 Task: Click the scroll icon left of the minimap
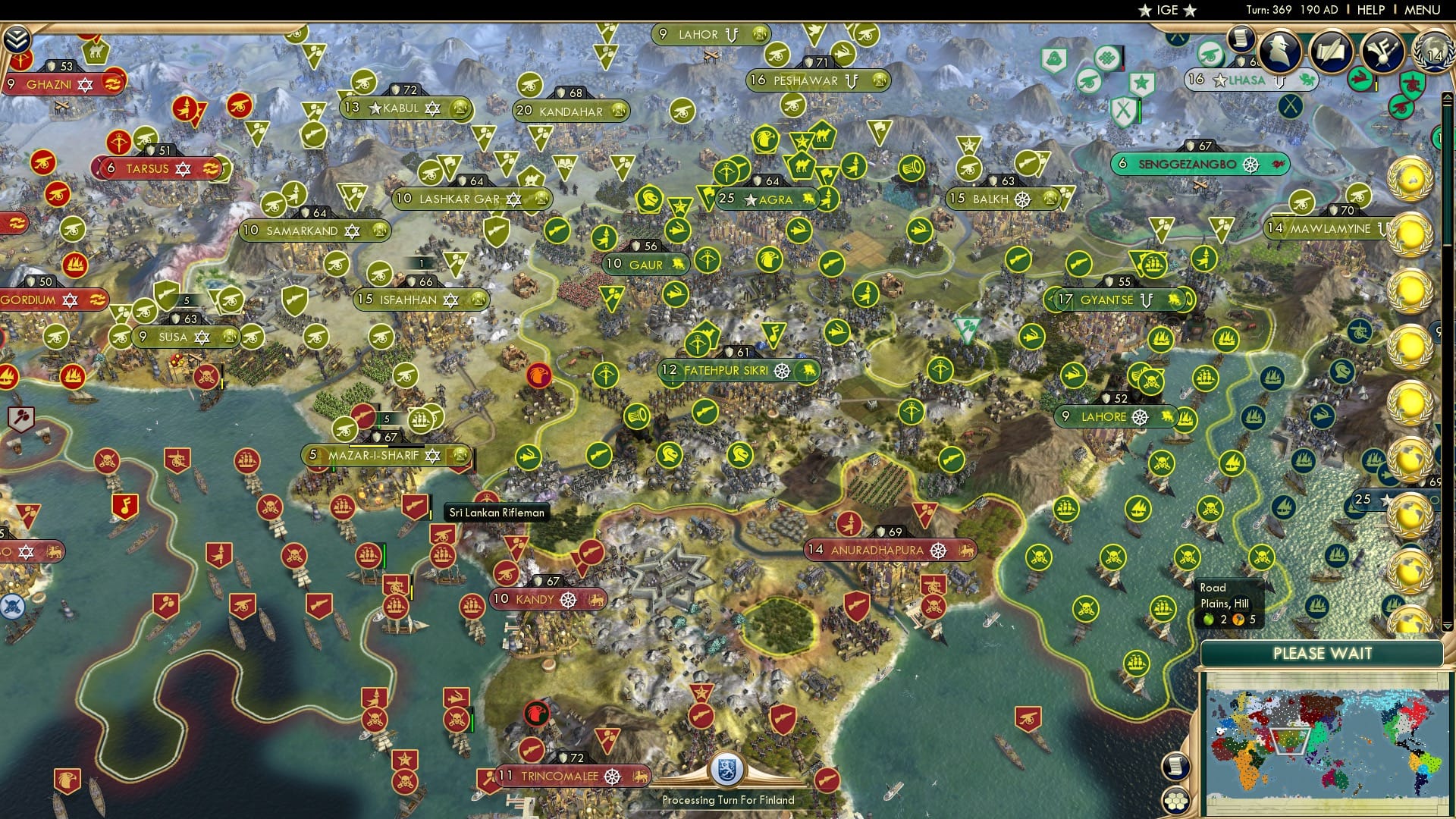pyautogui.click(x=1176, y=767)
